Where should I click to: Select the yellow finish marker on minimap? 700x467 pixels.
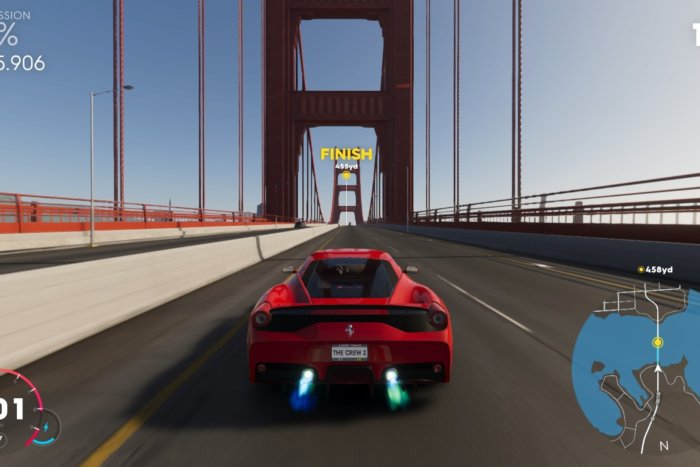click(657, 342)
